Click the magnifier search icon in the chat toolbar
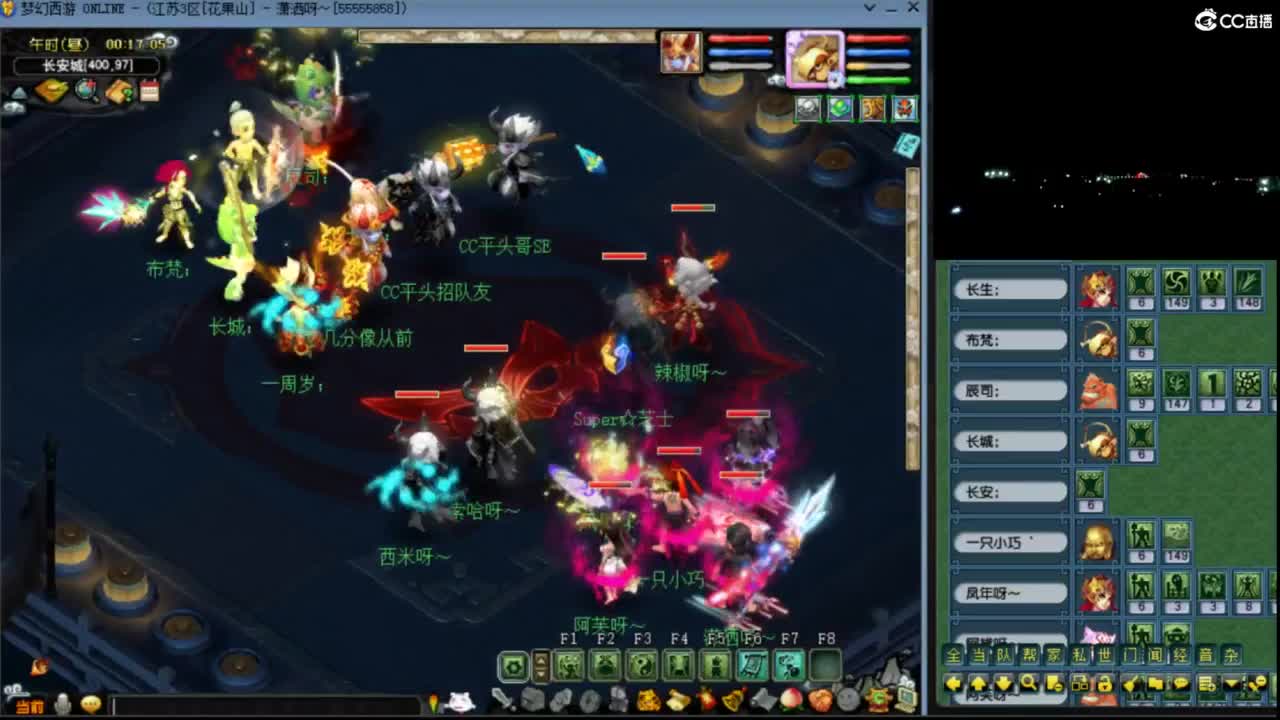Viewport: 1280px width, 720px height. tap(1029, 684)
